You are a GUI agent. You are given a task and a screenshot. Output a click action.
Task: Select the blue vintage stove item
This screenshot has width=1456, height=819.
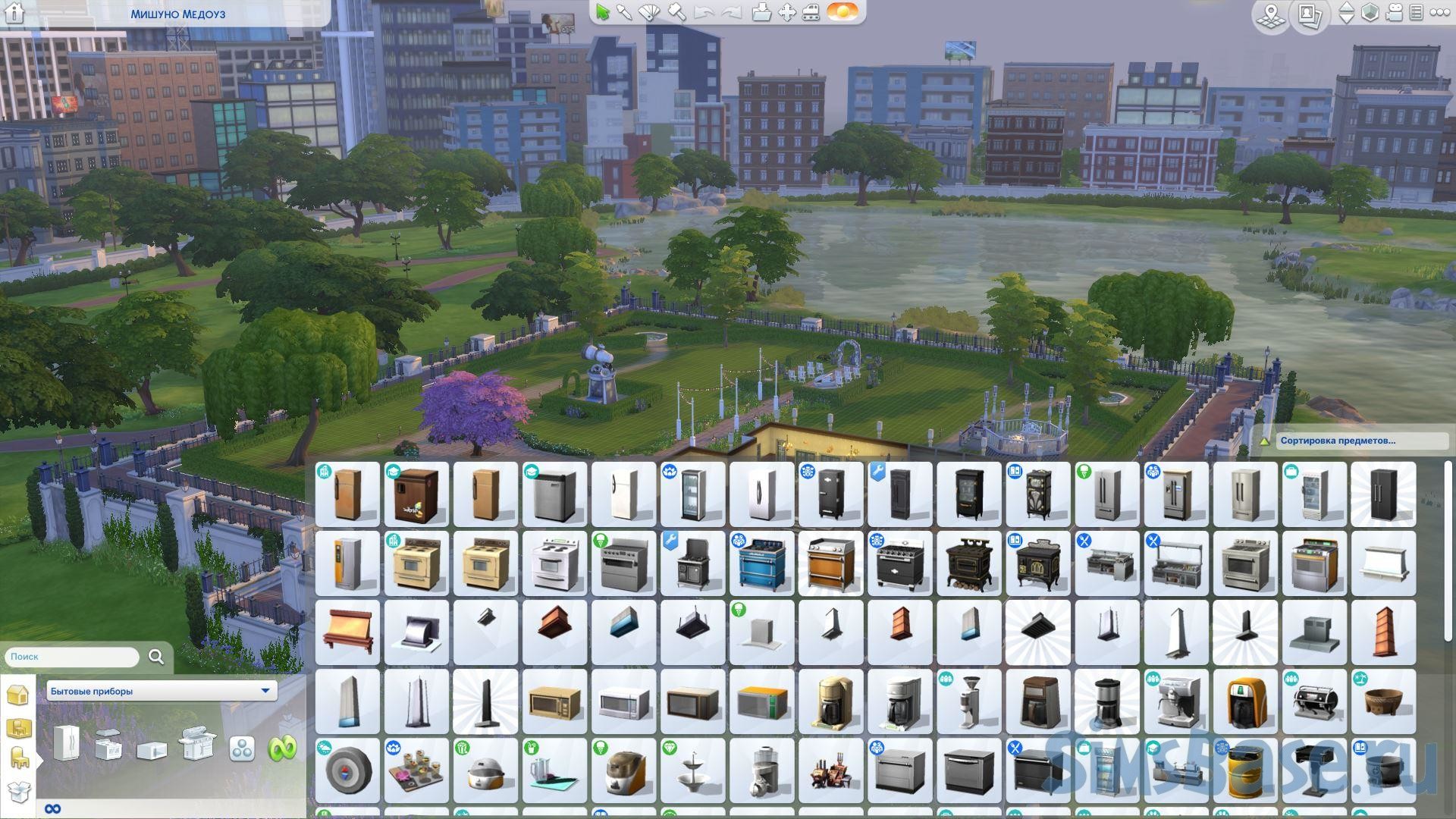762,564
